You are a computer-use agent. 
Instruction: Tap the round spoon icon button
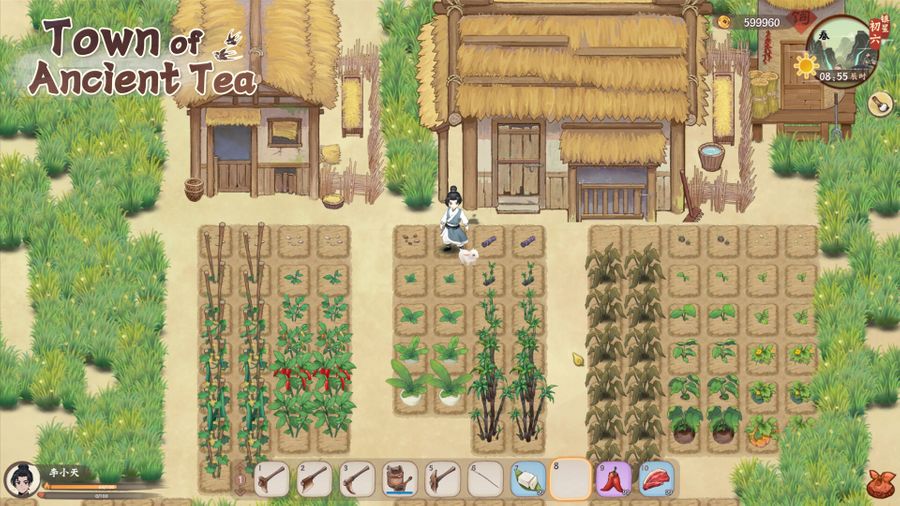880,103
